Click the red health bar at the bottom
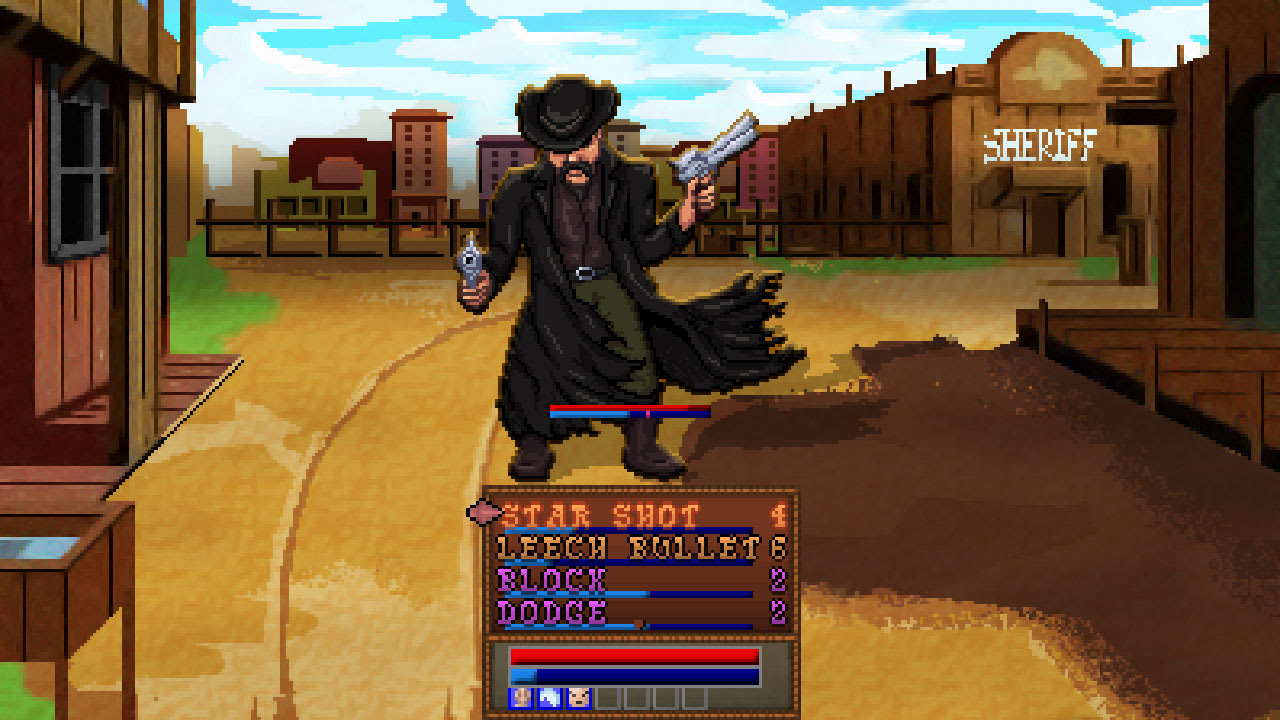 tap(635, 656)
